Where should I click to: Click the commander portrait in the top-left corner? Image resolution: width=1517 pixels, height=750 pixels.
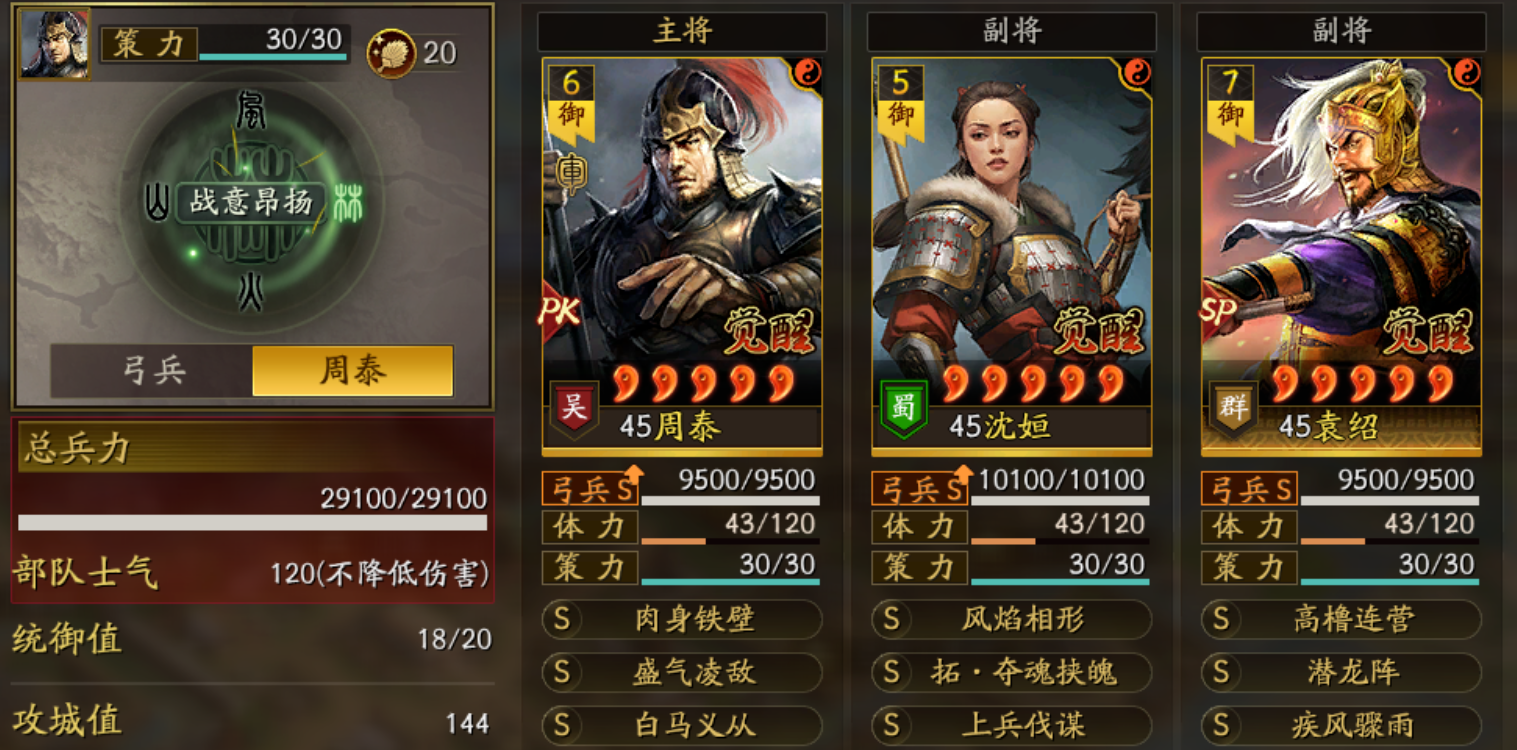[x=52, y=42]
